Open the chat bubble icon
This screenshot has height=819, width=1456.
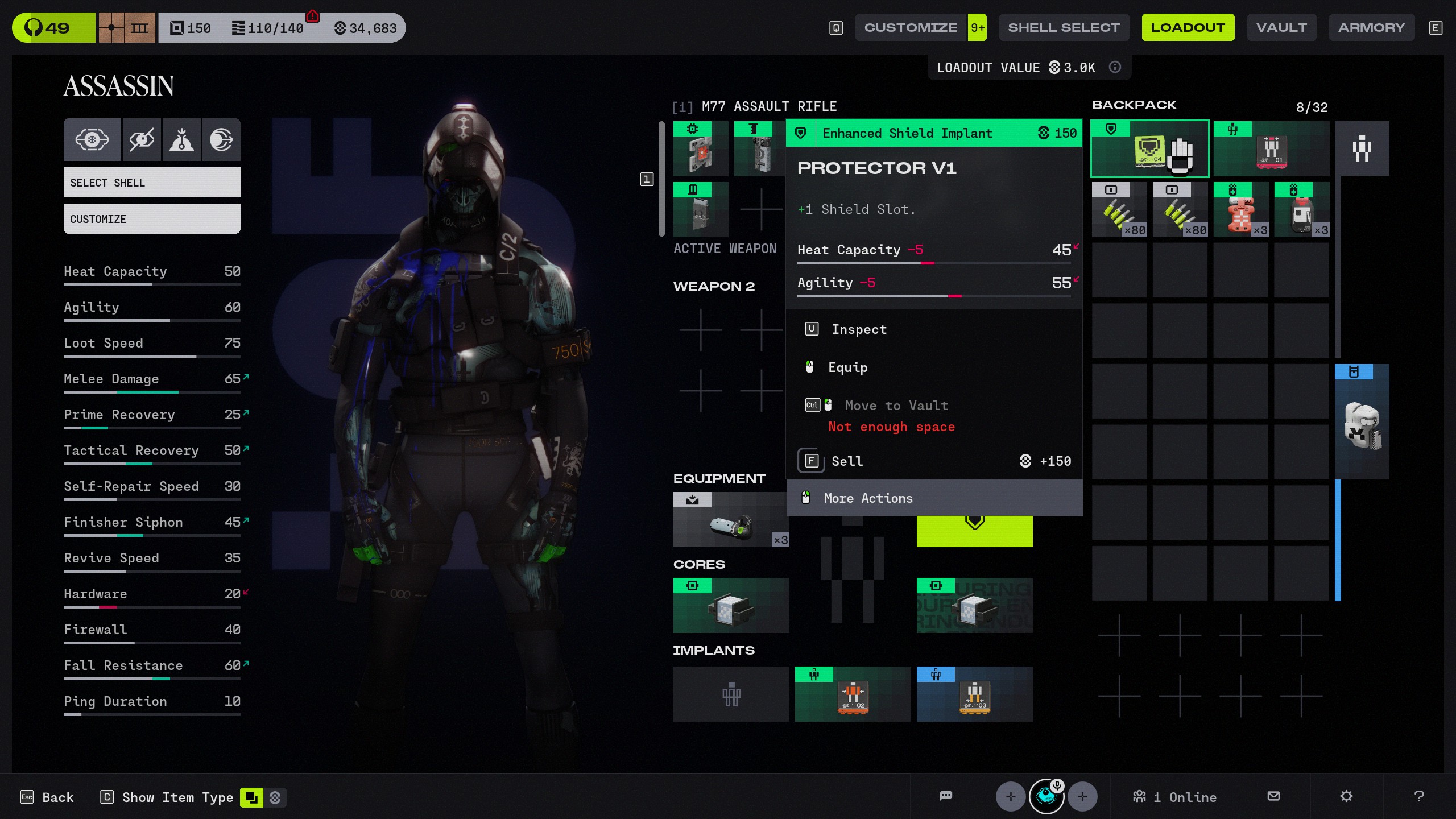point(946,796)
